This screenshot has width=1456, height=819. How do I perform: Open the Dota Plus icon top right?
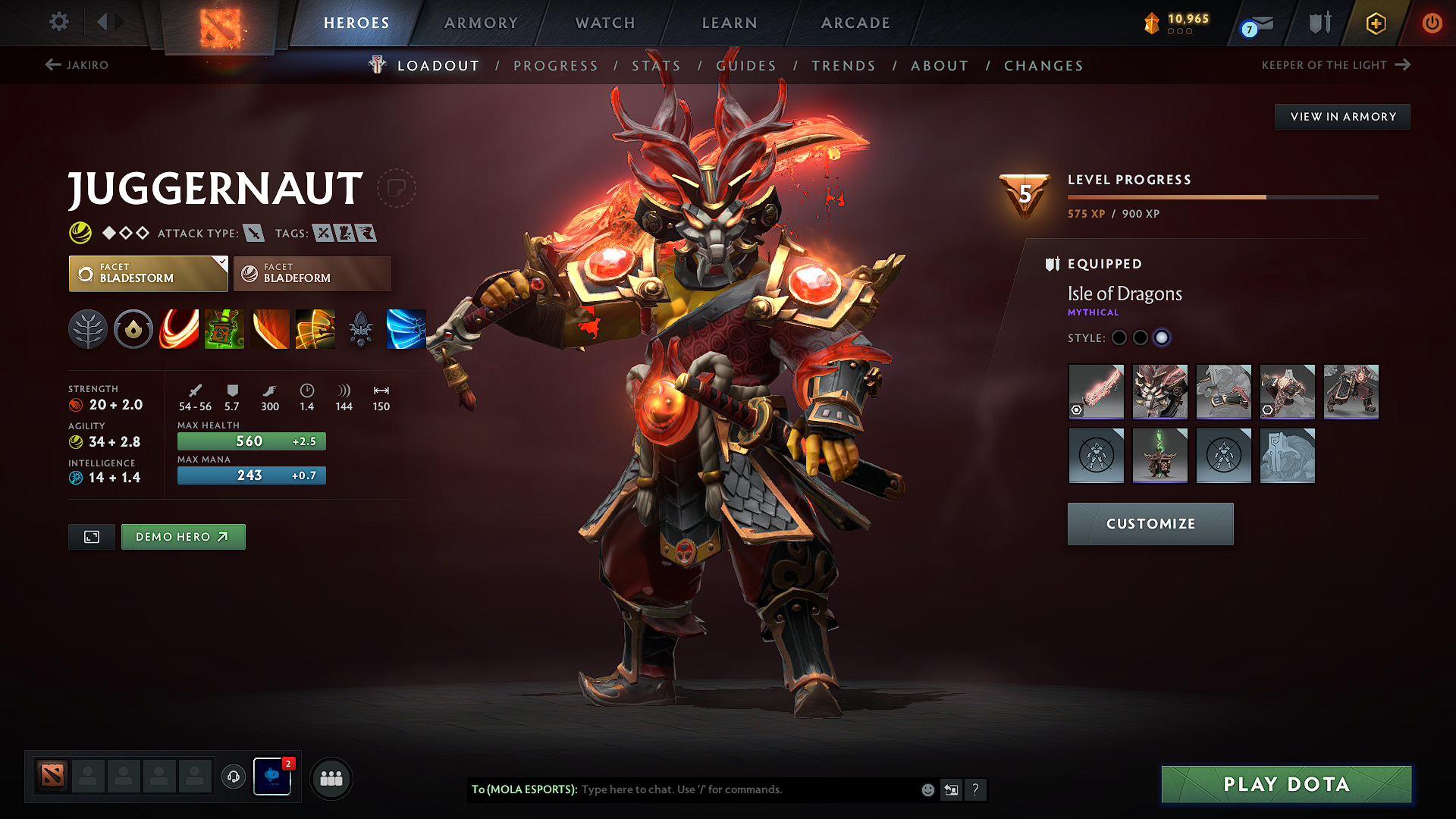point(1375,23)
